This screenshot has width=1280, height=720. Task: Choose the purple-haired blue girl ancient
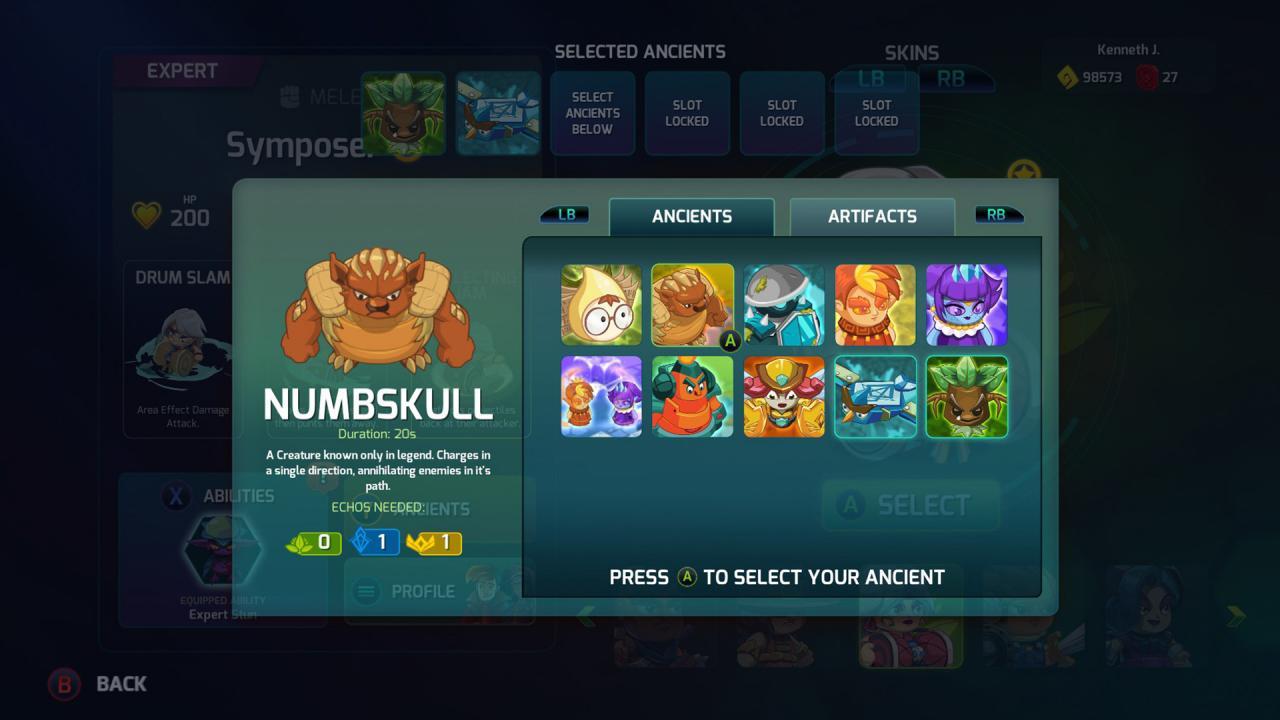[966, 305]
